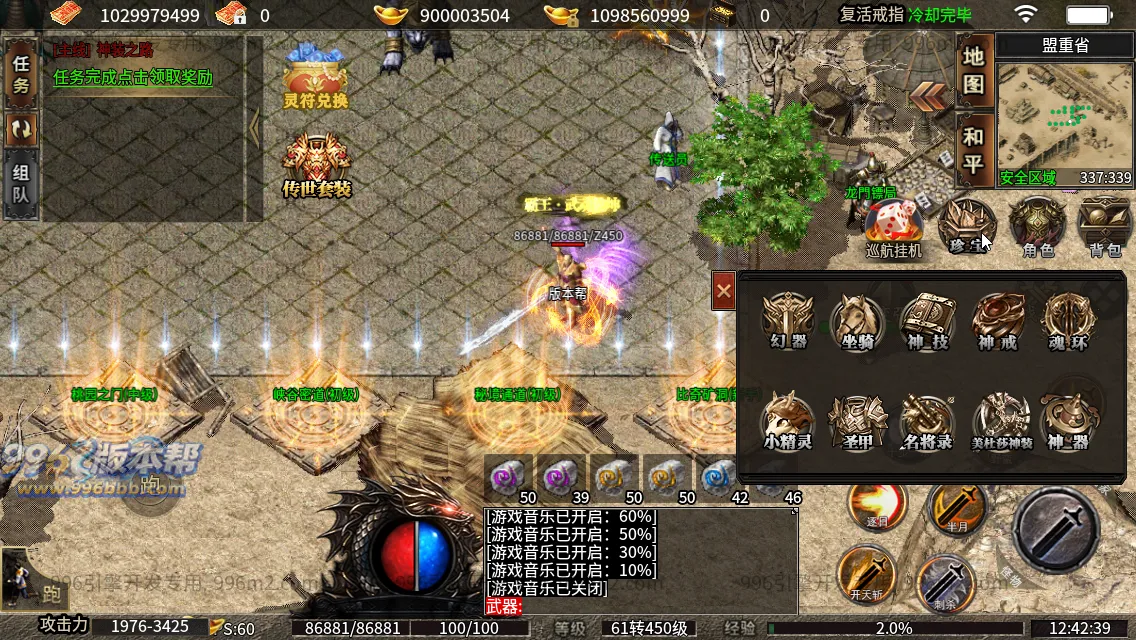Open the 美杜莎神装 Medusa gear menu
The image size is (1136, 640).
1000,420
